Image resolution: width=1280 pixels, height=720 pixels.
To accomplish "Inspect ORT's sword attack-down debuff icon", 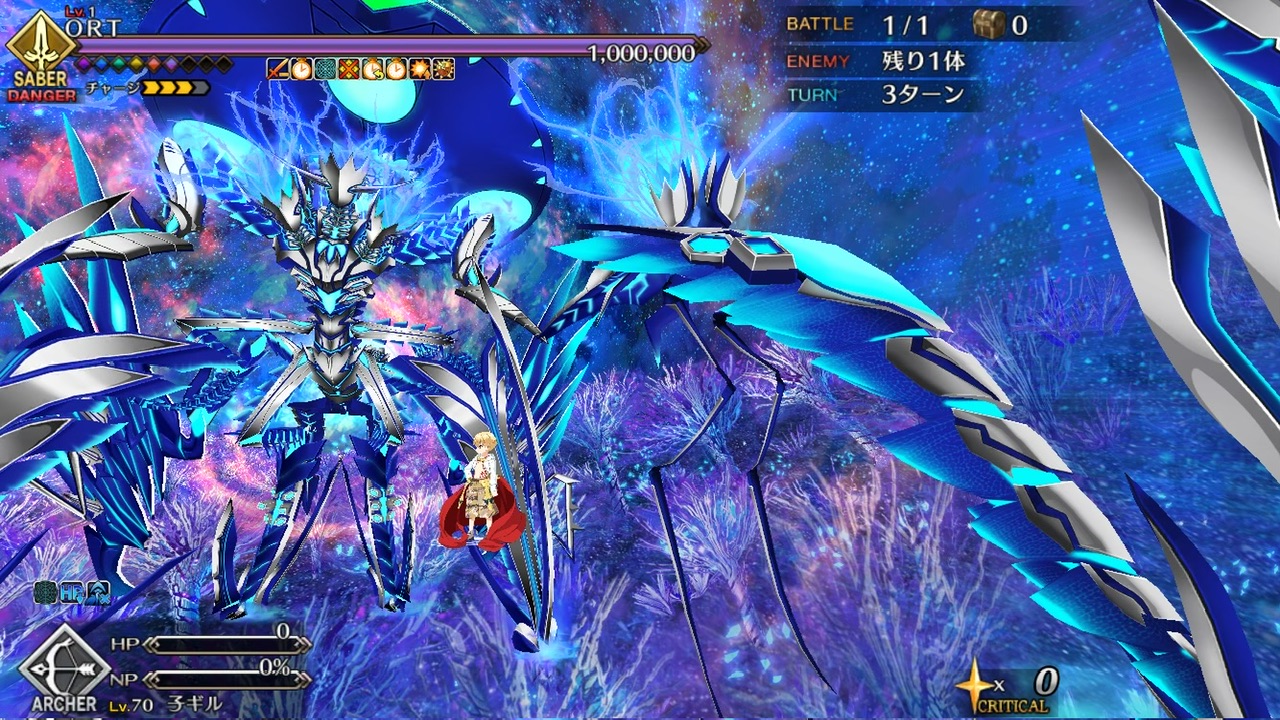I will click(277, 68).
